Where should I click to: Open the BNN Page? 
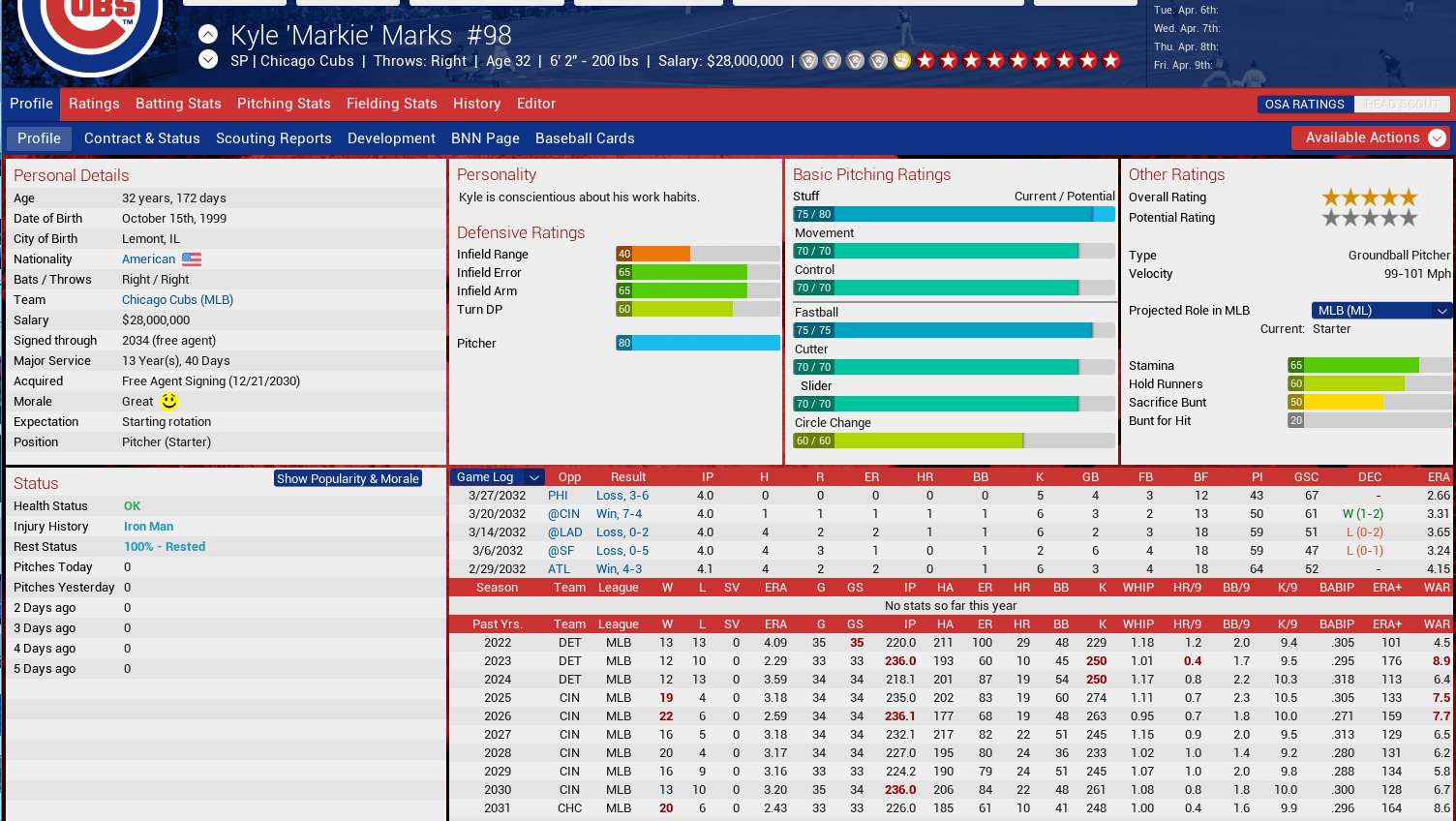click(485, 138)
